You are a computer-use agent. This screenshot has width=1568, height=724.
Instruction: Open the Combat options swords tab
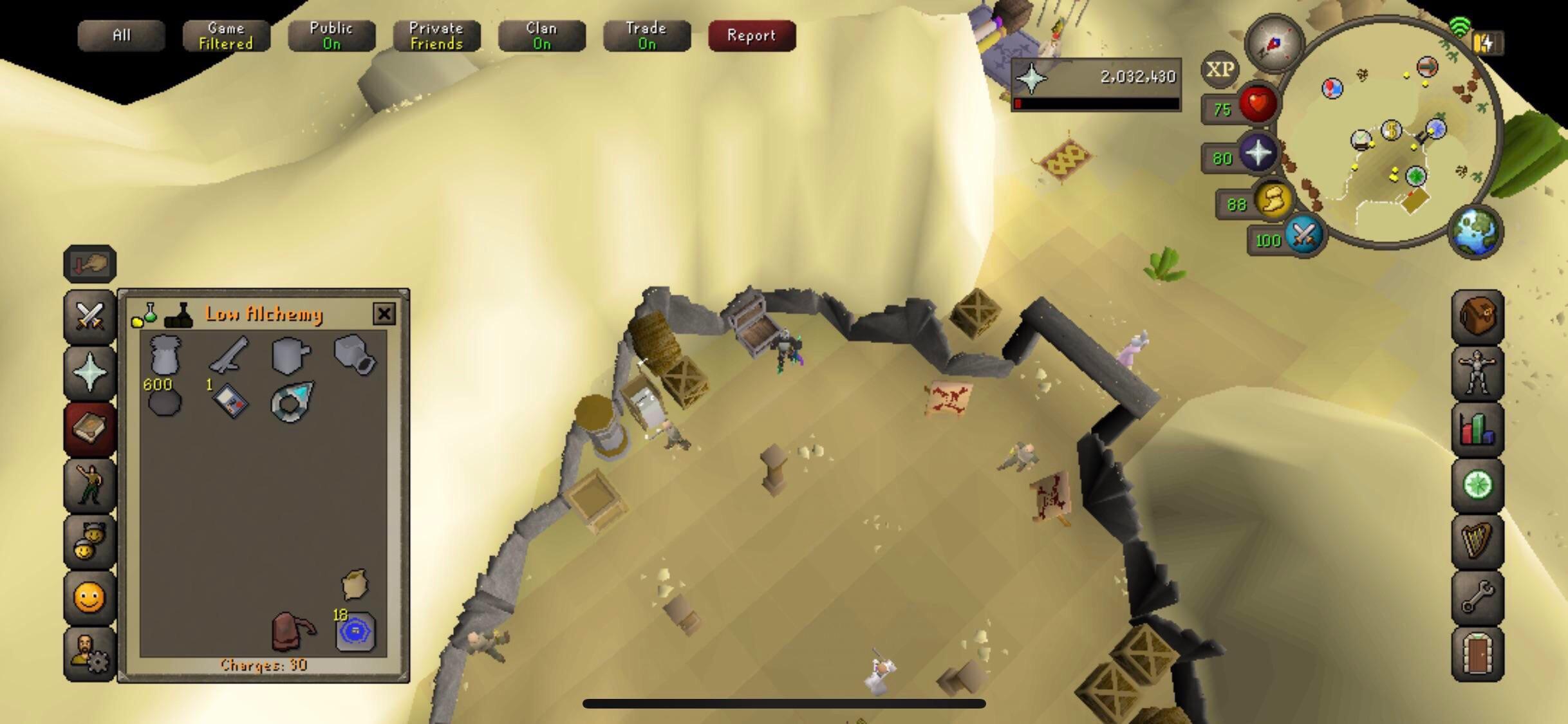pos(89,317)
